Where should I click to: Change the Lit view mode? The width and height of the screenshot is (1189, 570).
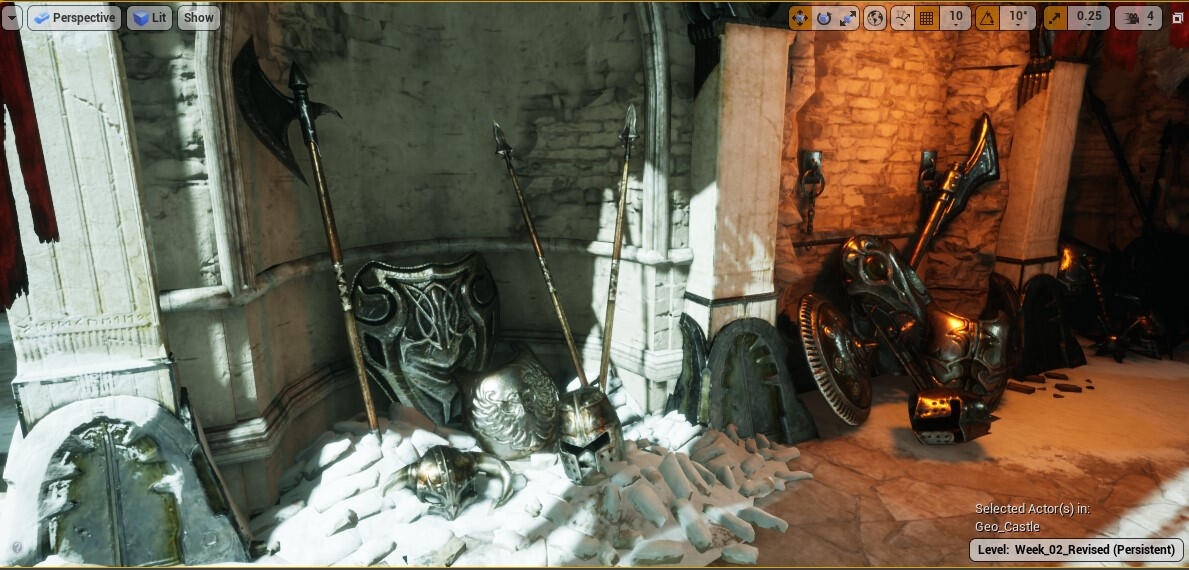(x=149, y=18)
